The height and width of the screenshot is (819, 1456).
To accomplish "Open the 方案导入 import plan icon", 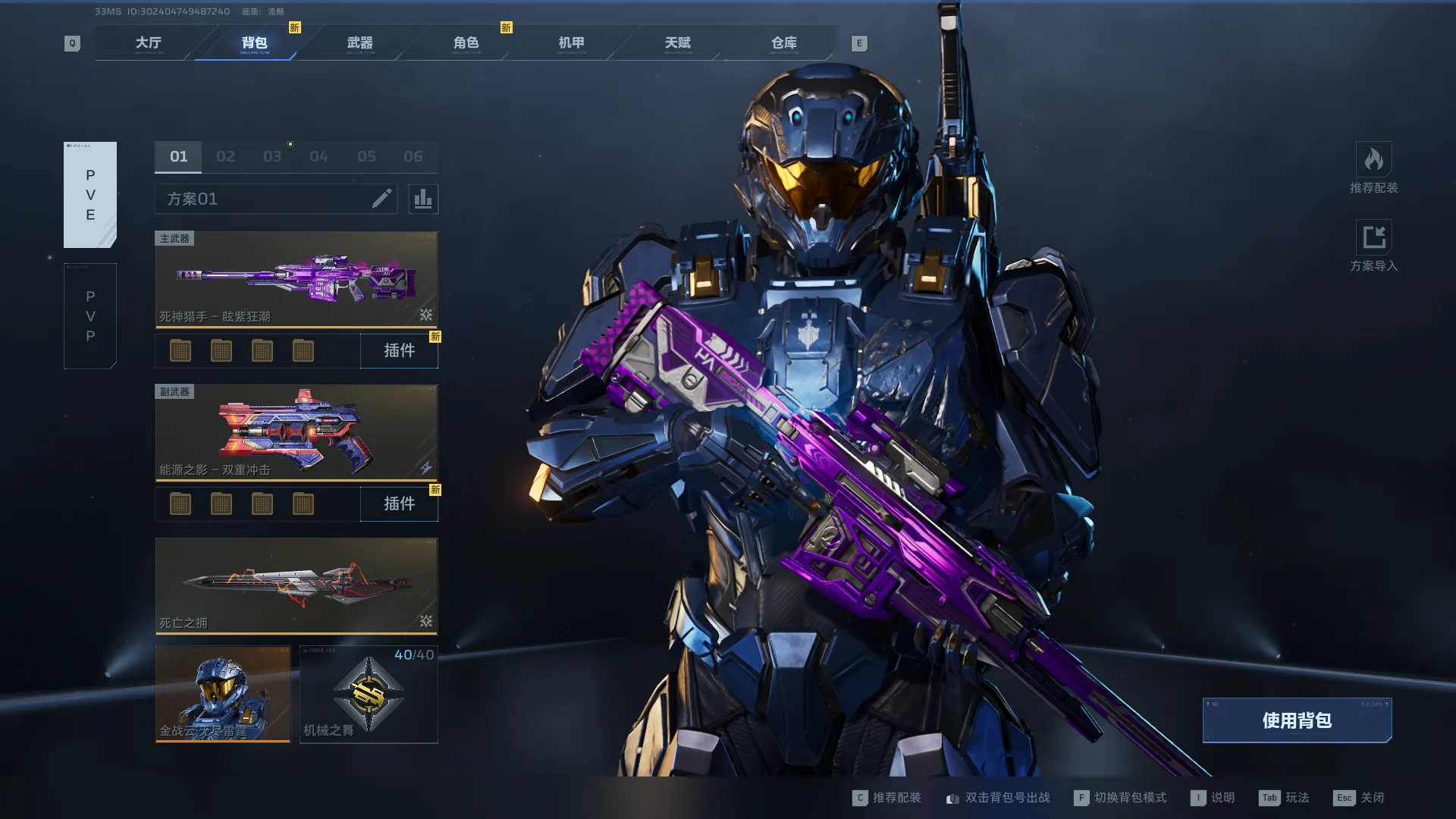I will pos(1373,238).
